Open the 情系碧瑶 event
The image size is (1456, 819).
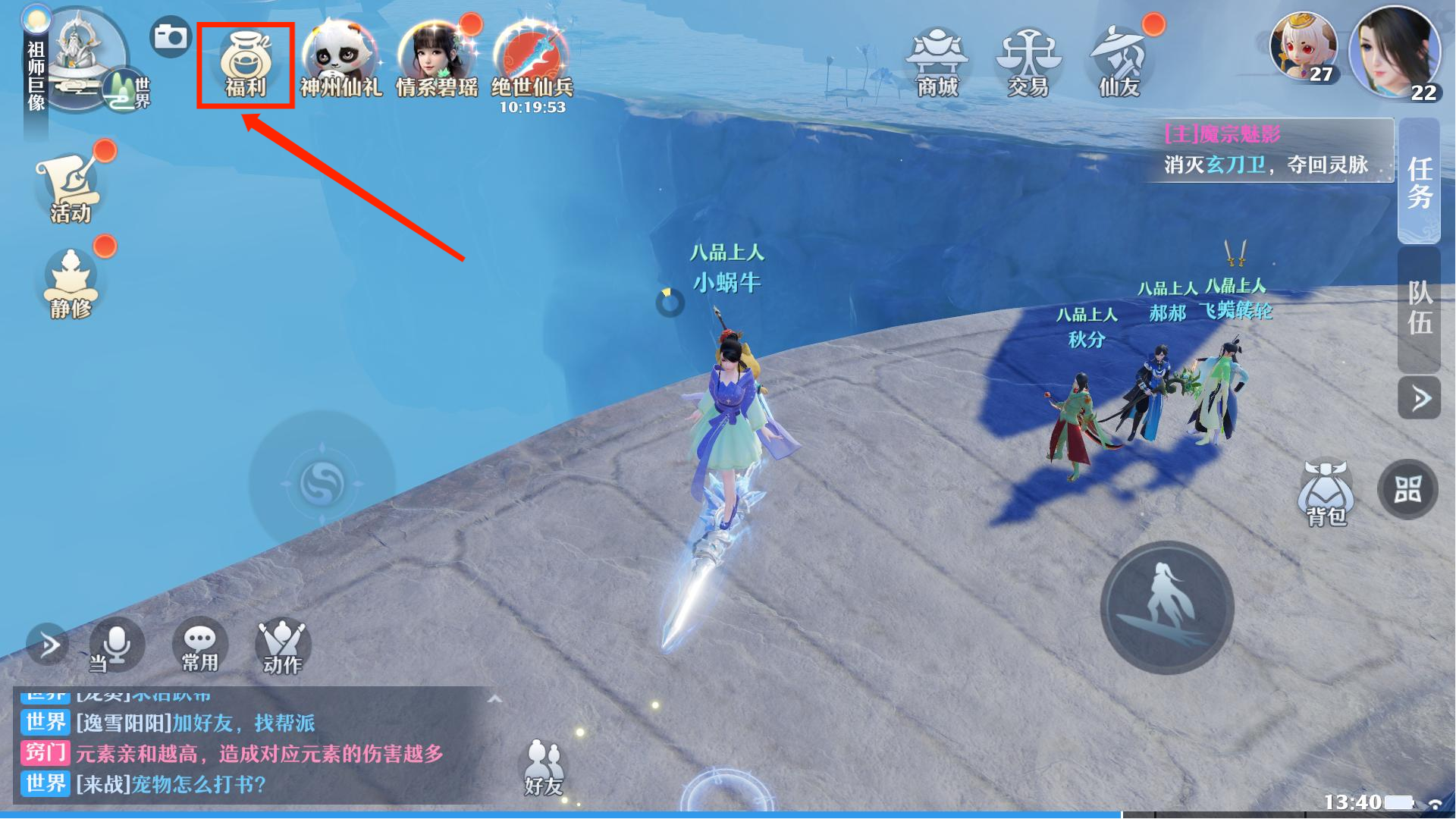click(437, 62)
